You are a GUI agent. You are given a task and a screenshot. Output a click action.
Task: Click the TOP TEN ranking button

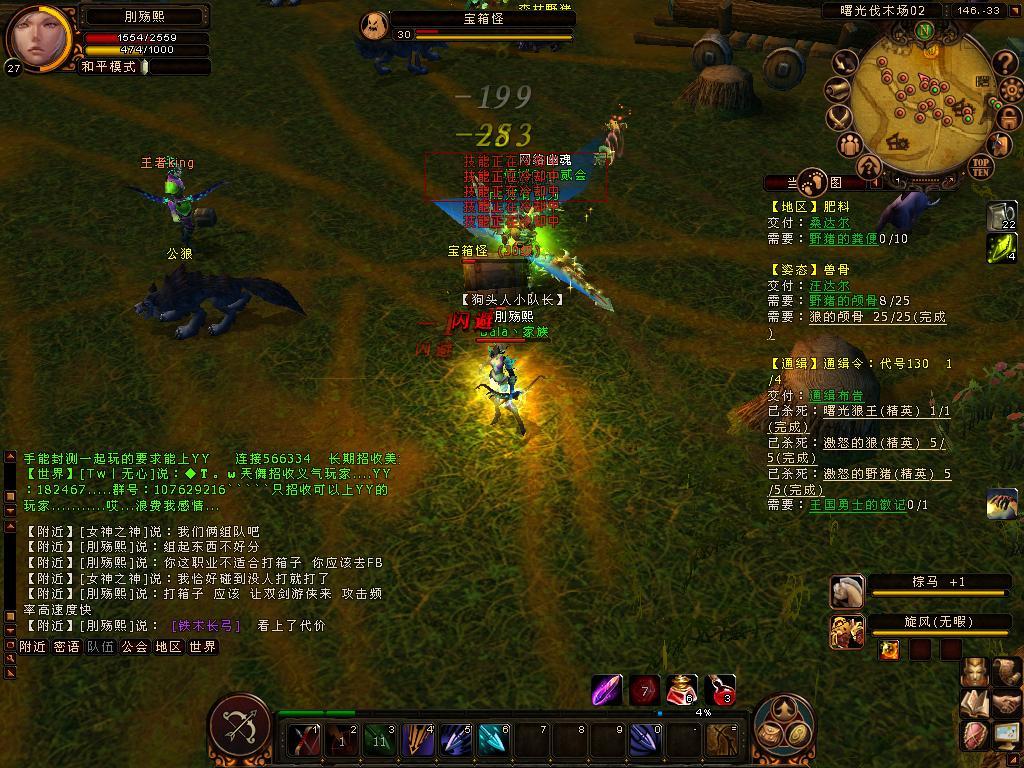pyautogui.click(x=981, y=166)
